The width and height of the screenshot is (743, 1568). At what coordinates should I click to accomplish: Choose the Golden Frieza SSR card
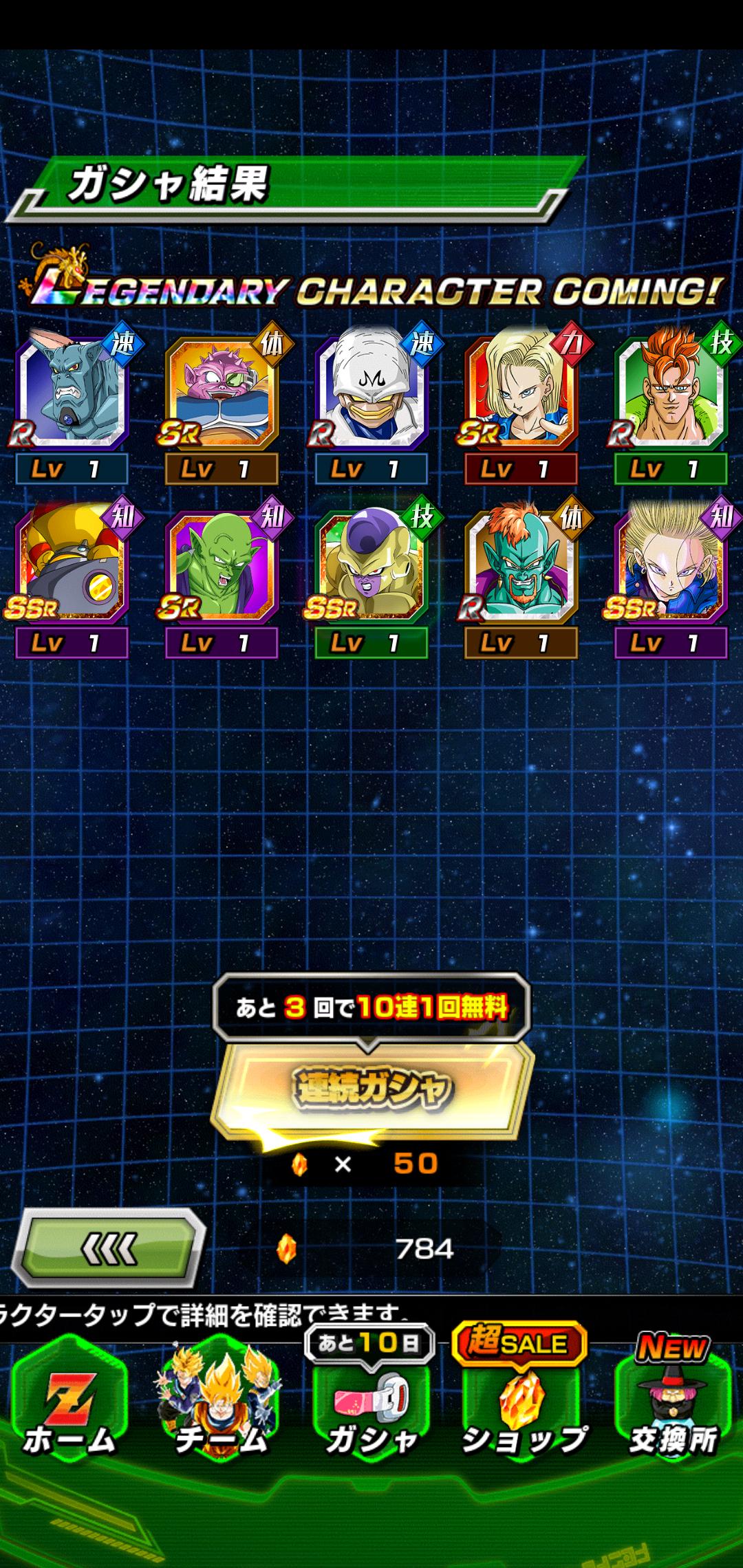(371, 566)
